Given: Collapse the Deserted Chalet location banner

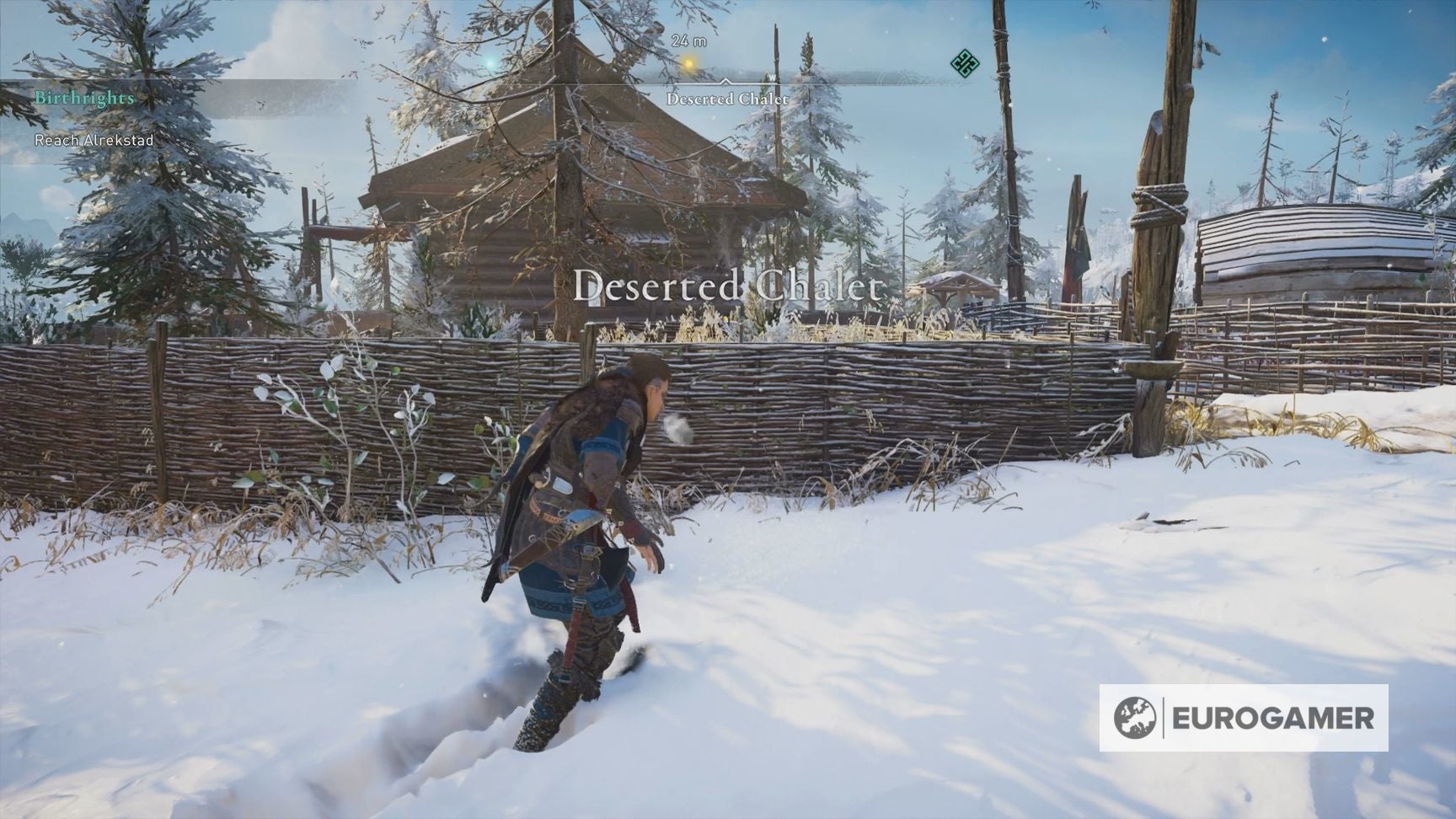Looking at the screenshot, I should point(726,287).
